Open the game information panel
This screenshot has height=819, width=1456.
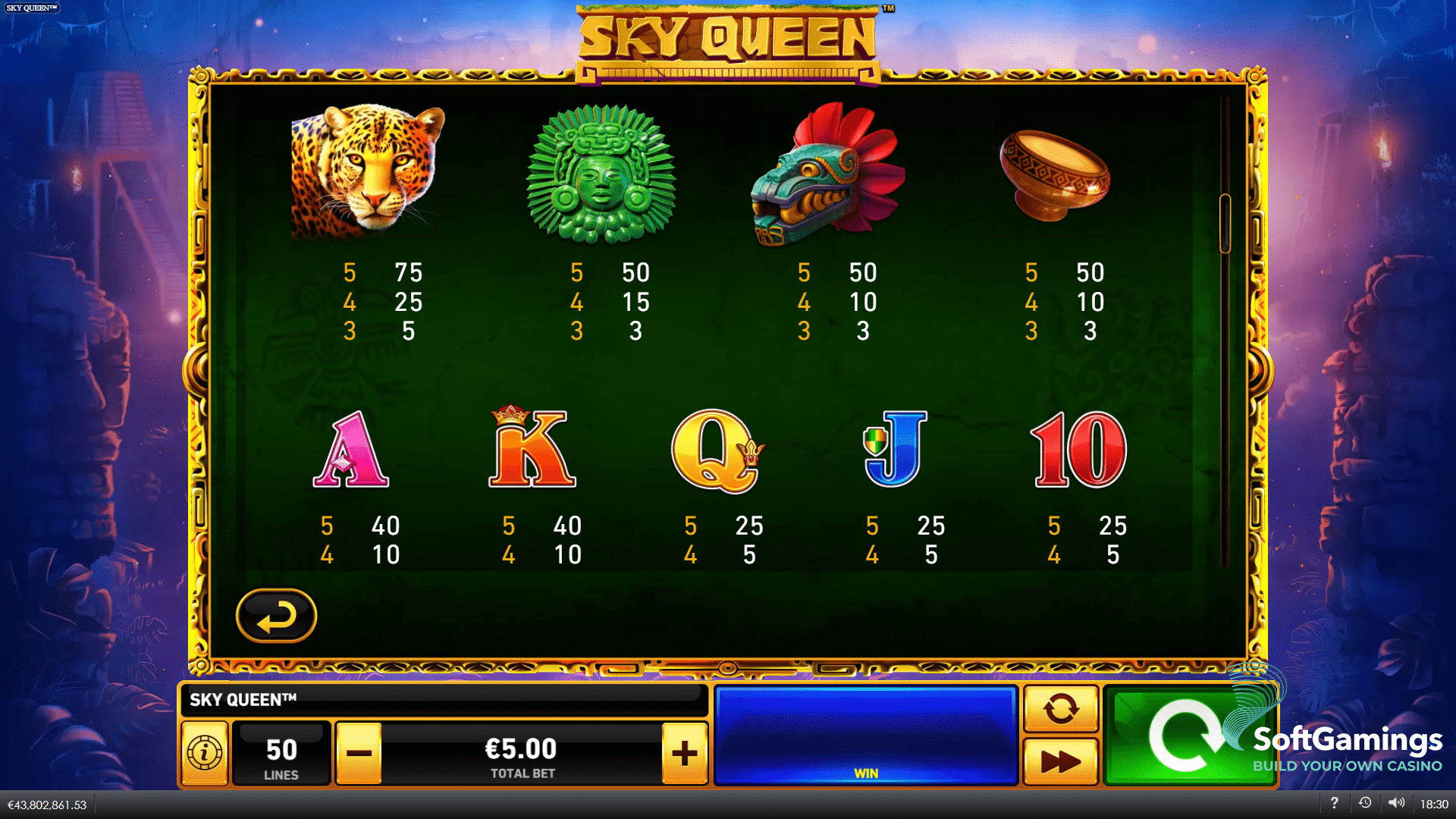[203, 752]
